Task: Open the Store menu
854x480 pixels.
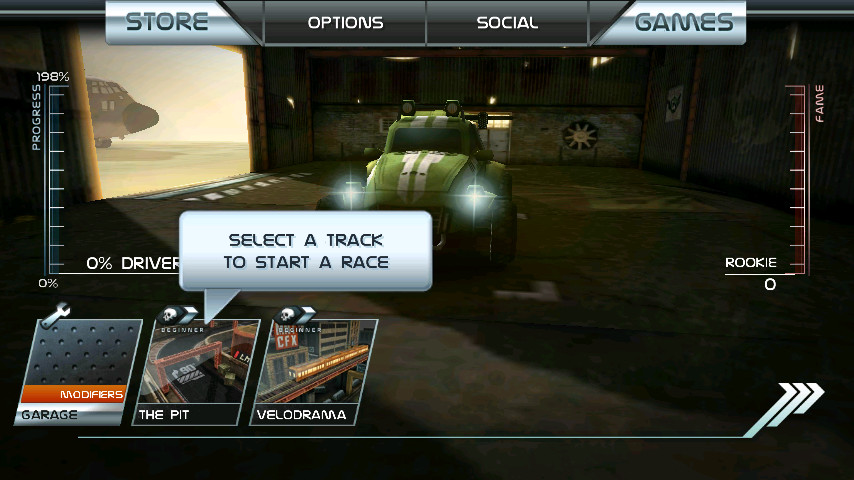Action: pyautogui.click(x=167, y=22)
